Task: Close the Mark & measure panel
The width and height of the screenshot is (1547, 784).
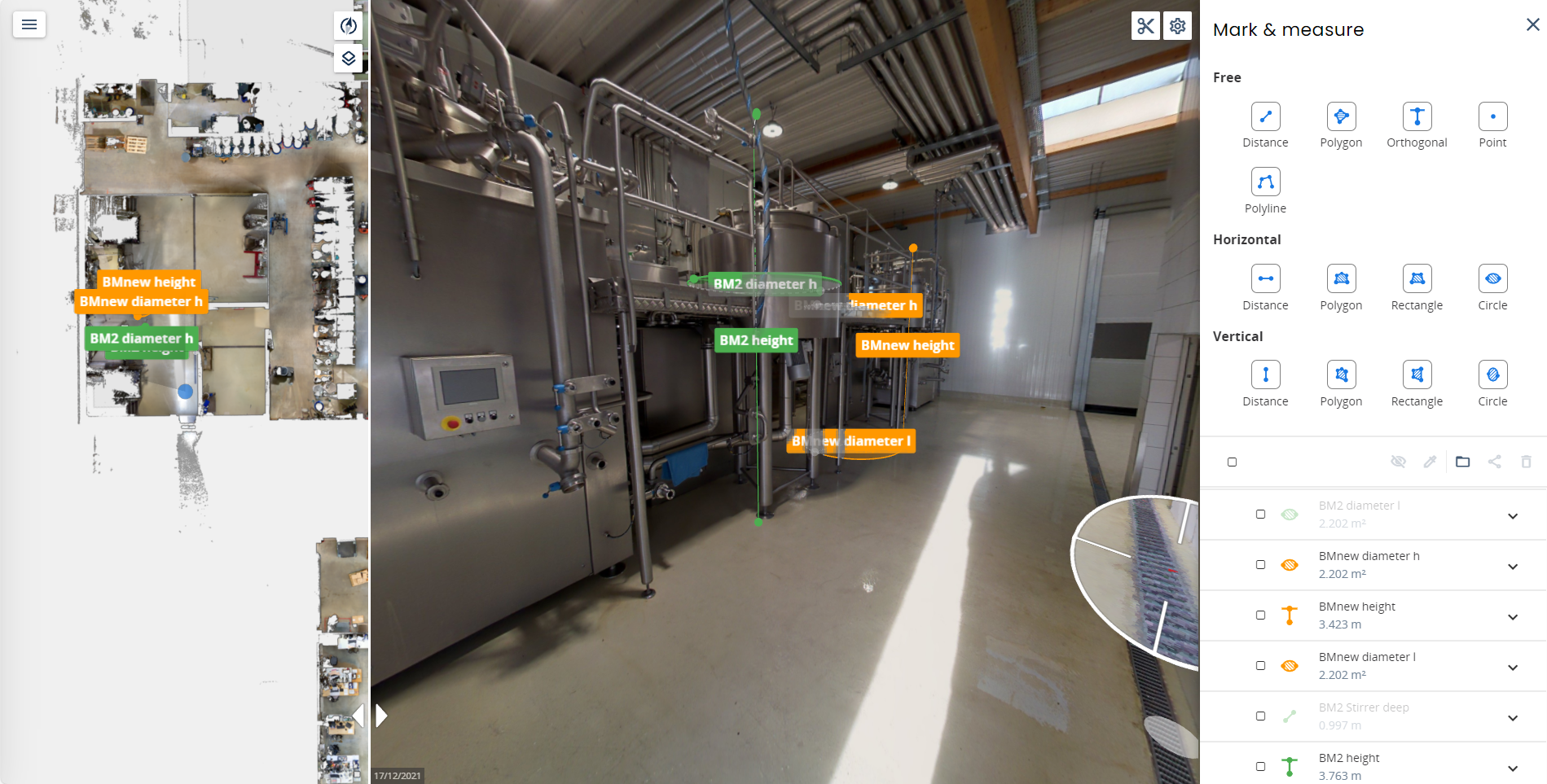Action: (x=1532, y=24)
